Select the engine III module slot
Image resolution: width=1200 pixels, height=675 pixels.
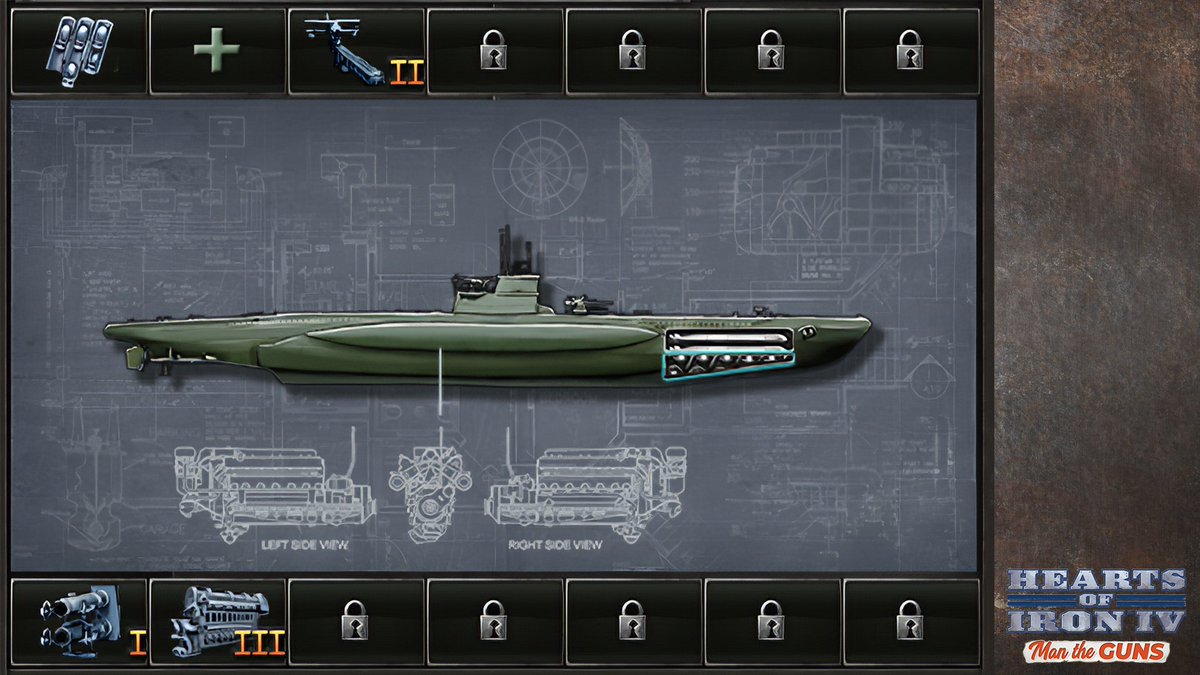pyautogui.click(x=217, y=622)
